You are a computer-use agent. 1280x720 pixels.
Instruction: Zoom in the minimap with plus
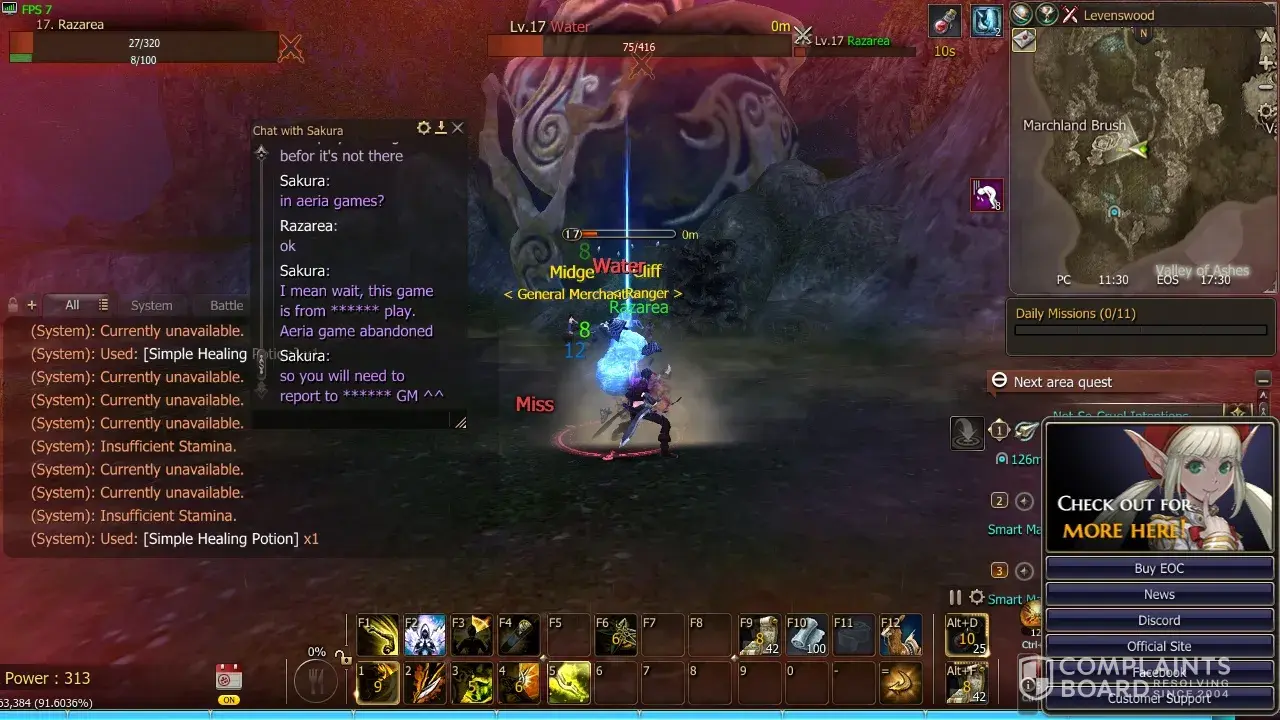(x=1267, y=64)
